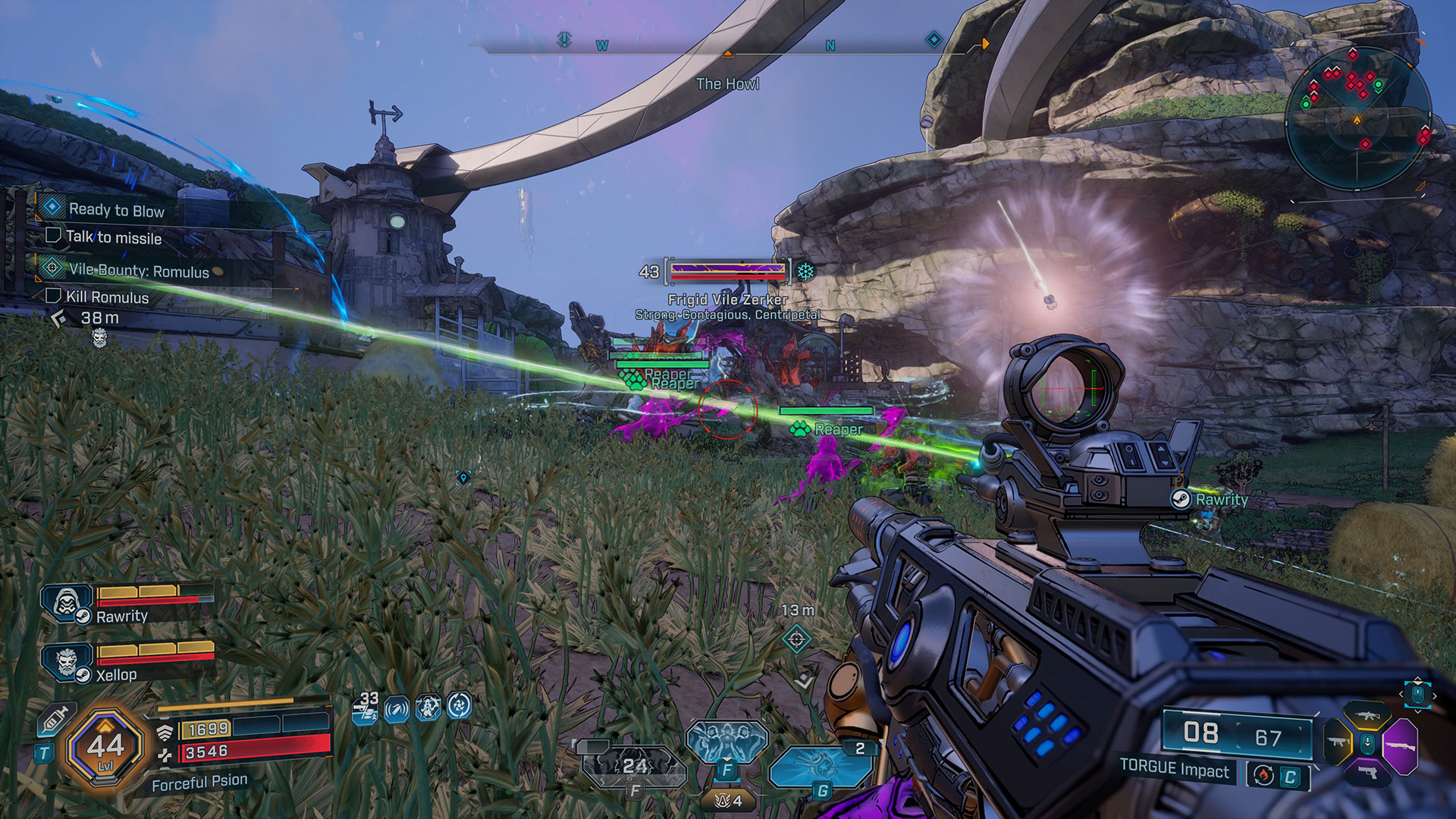Viewport: 1456px width, 819px height.
Task: Click Rawrity's party member portrait
Action: [66, 604]
